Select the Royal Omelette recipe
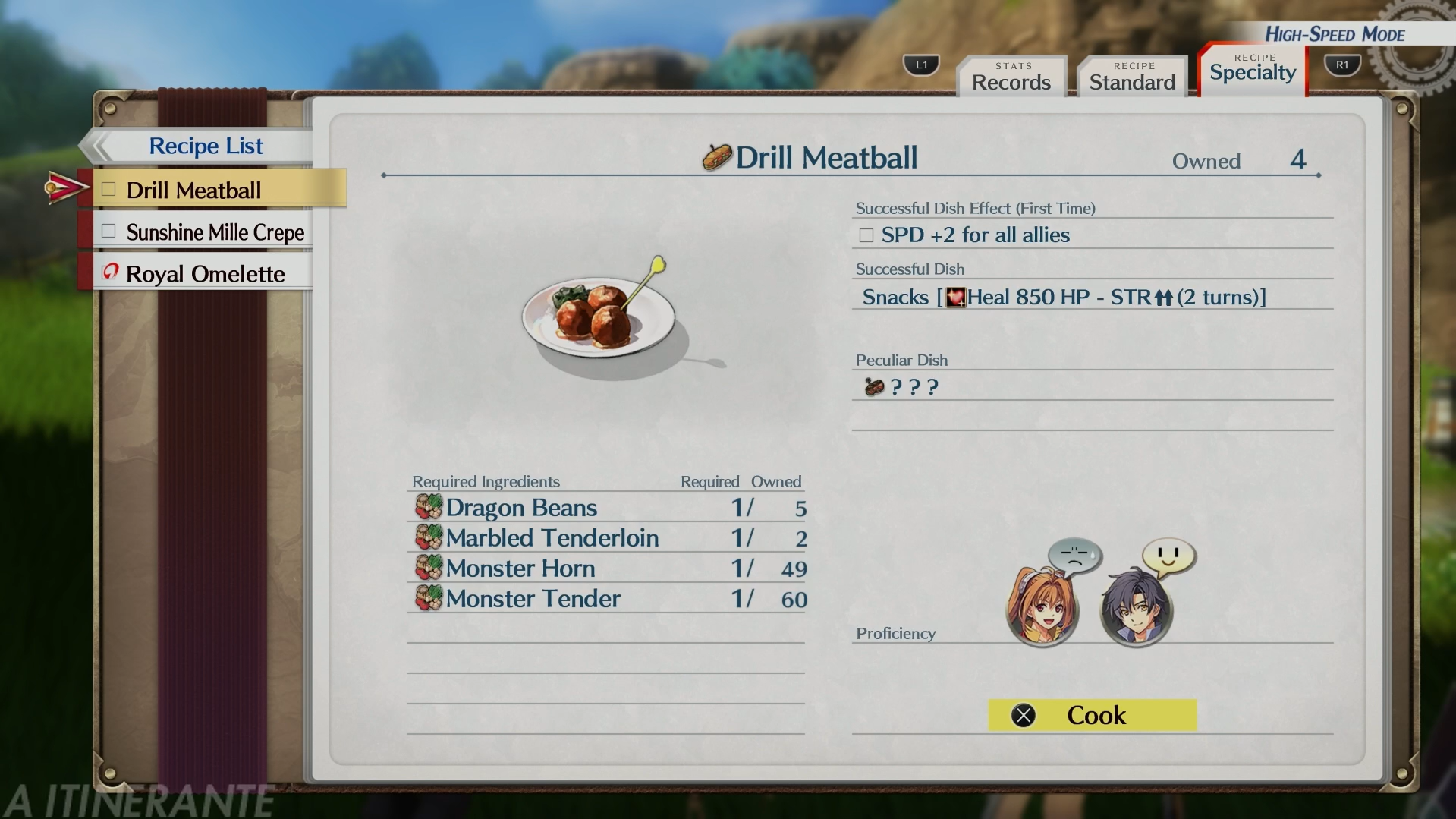Viewport: 1456px width, 819px height. coord(205,274)
